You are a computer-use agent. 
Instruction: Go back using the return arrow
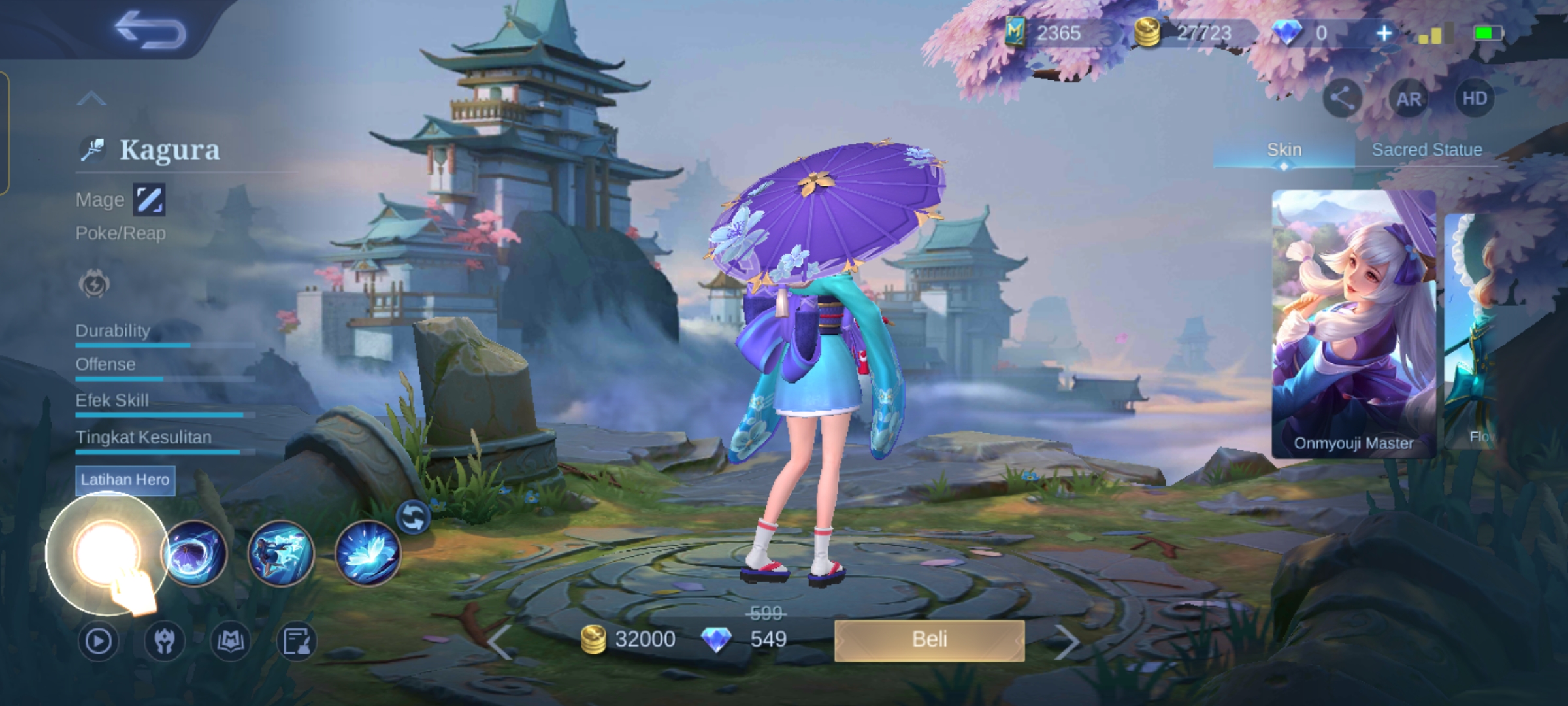click(150, 30)
